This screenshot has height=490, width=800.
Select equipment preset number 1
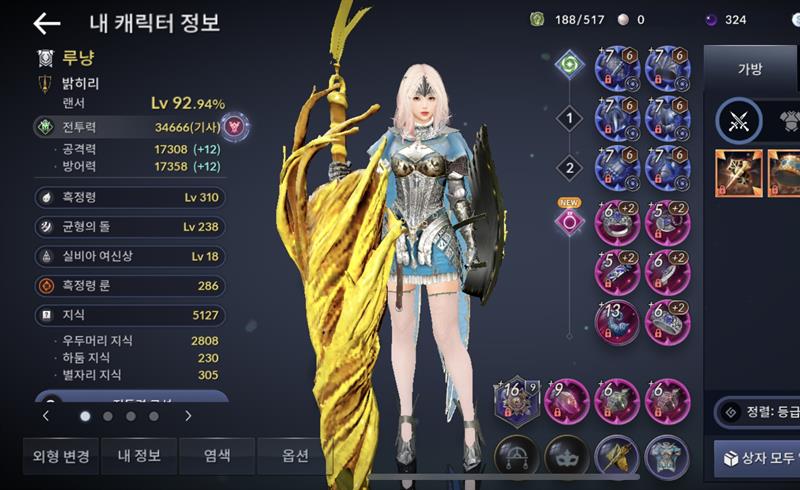569,120
